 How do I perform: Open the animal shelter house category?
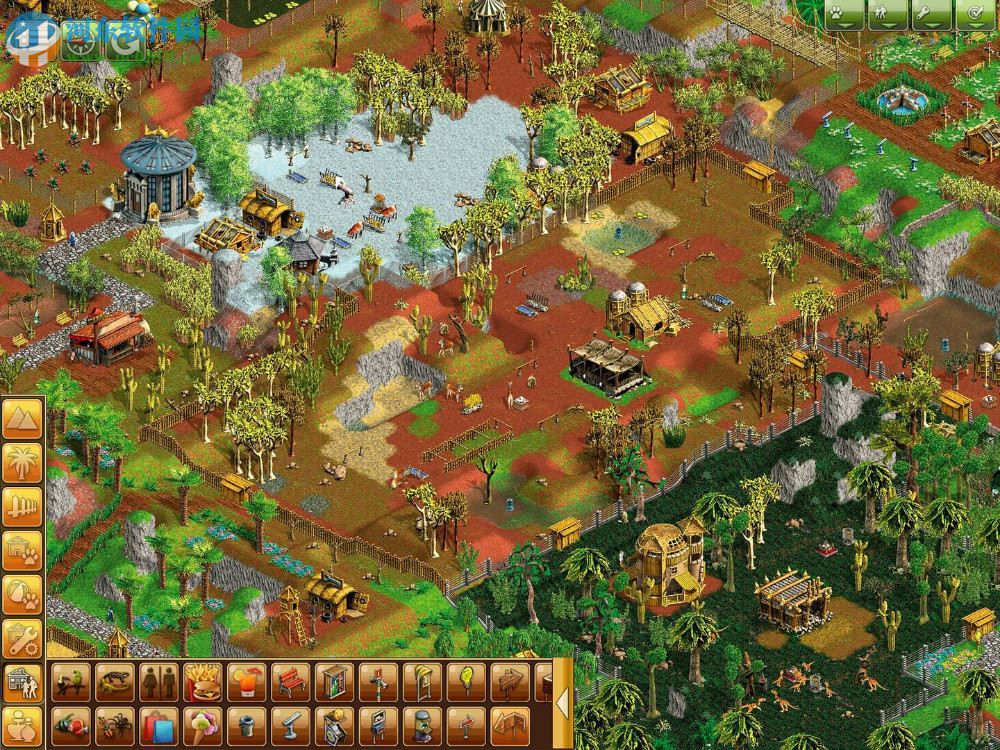(22, 550)
